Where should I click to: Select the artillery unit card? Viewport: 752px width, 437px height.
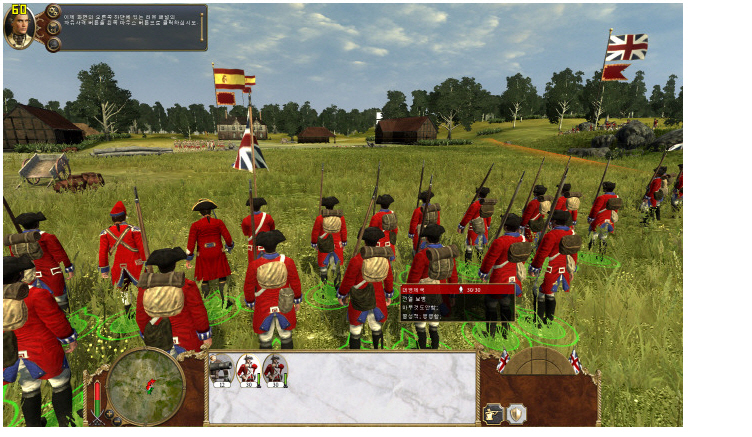pyautogui.click(x=221, y=371)
